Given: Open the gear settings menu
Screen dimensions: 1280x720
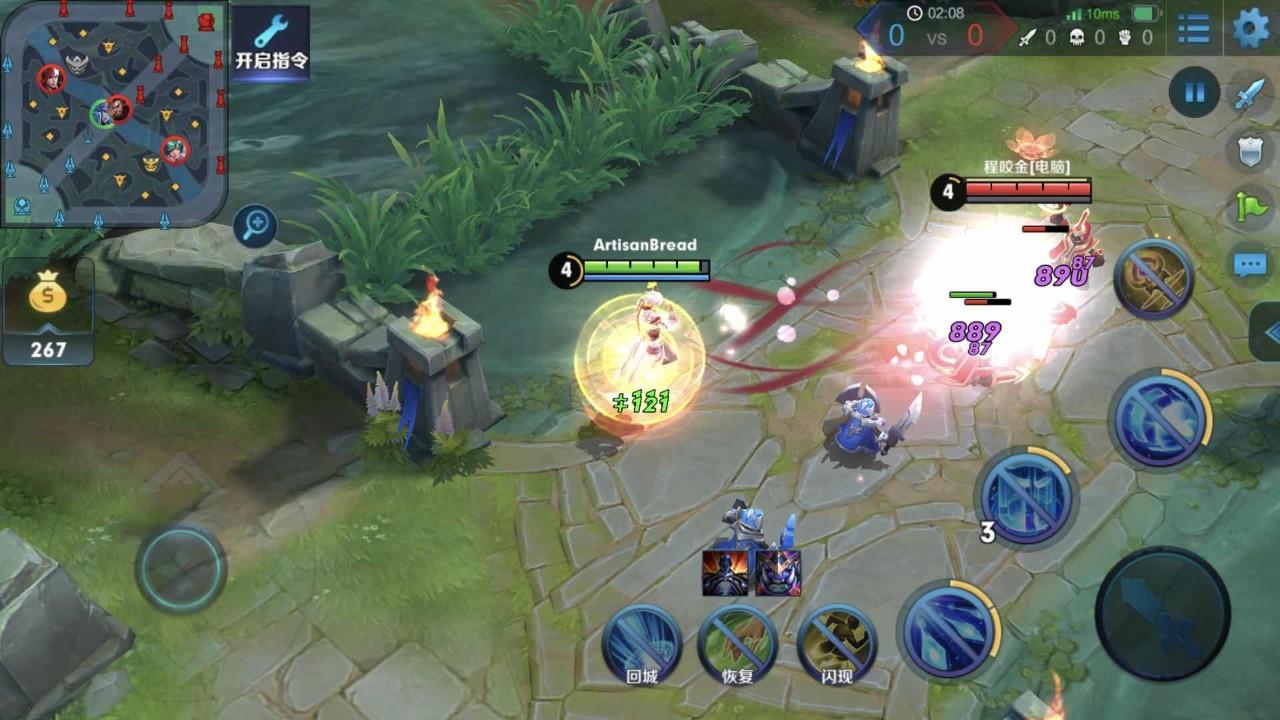Looking at the screenshot, I should click(1250, 29).
